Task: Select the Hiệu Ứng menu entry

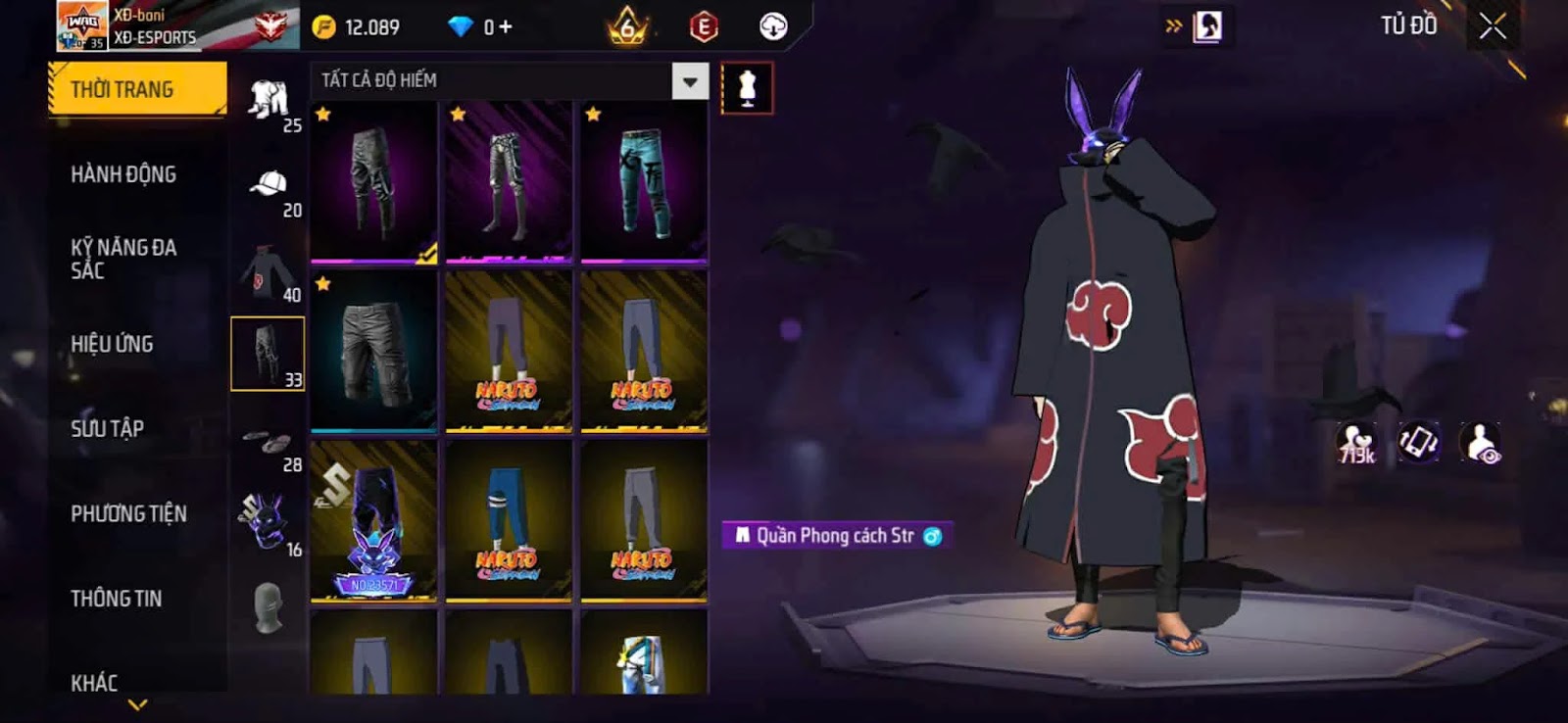Action: coord(112,344)
